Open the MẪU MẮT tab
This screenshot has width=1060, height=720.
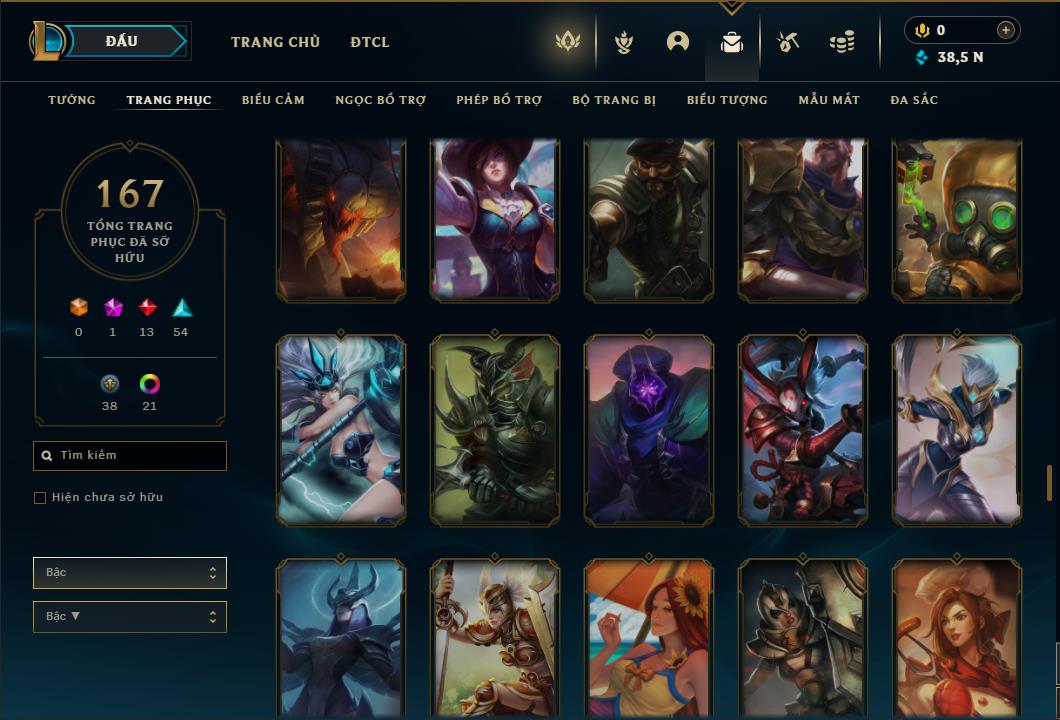[829, 100]
